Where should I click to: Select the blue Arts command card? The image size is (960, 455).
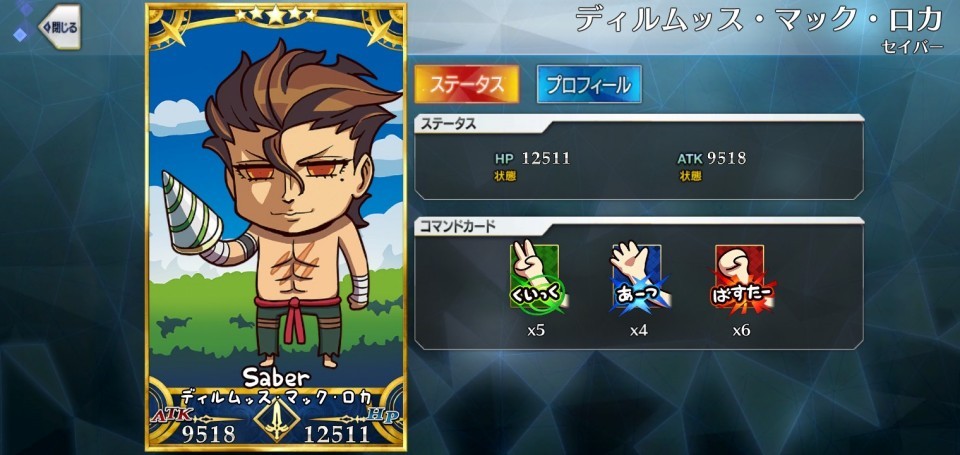[638, 277]
